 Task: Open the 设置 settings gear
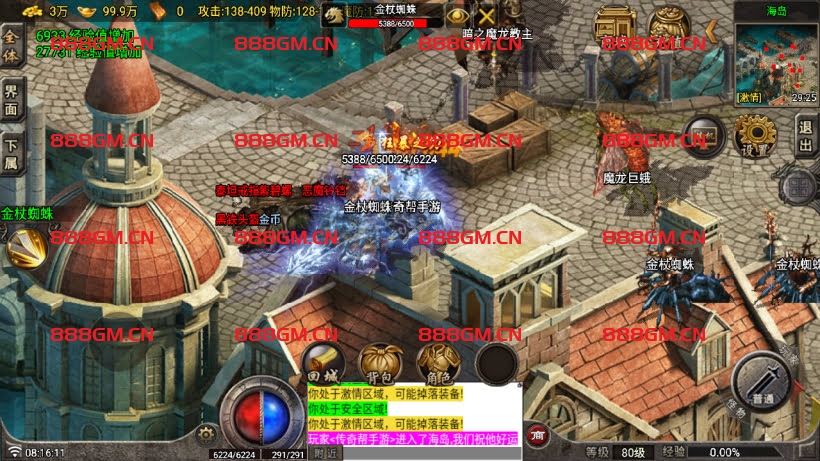tap(755, 135)
